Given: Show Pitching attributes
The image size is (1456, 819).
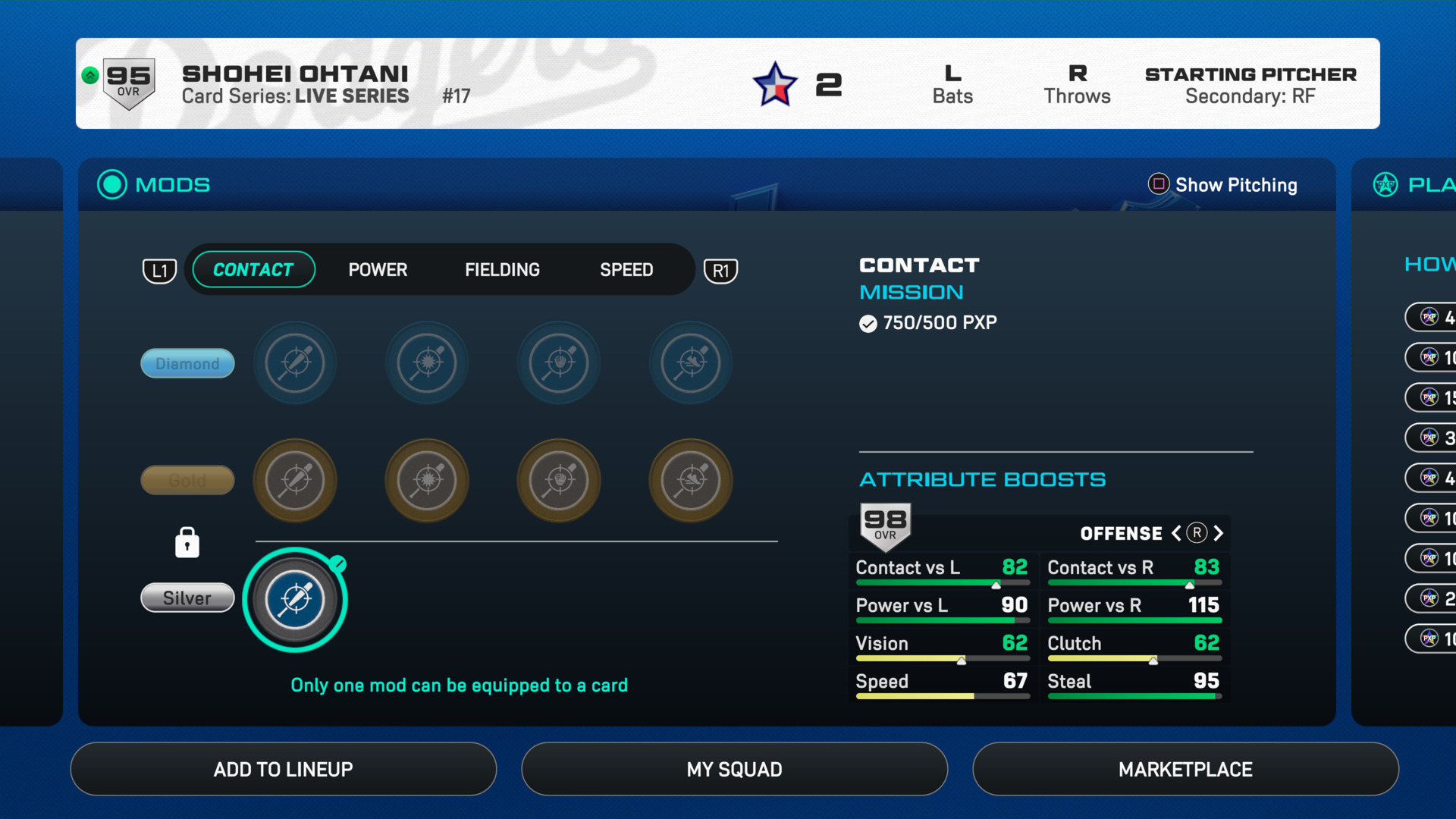Looking at the screenshot, I should (x=1222, y=185).
